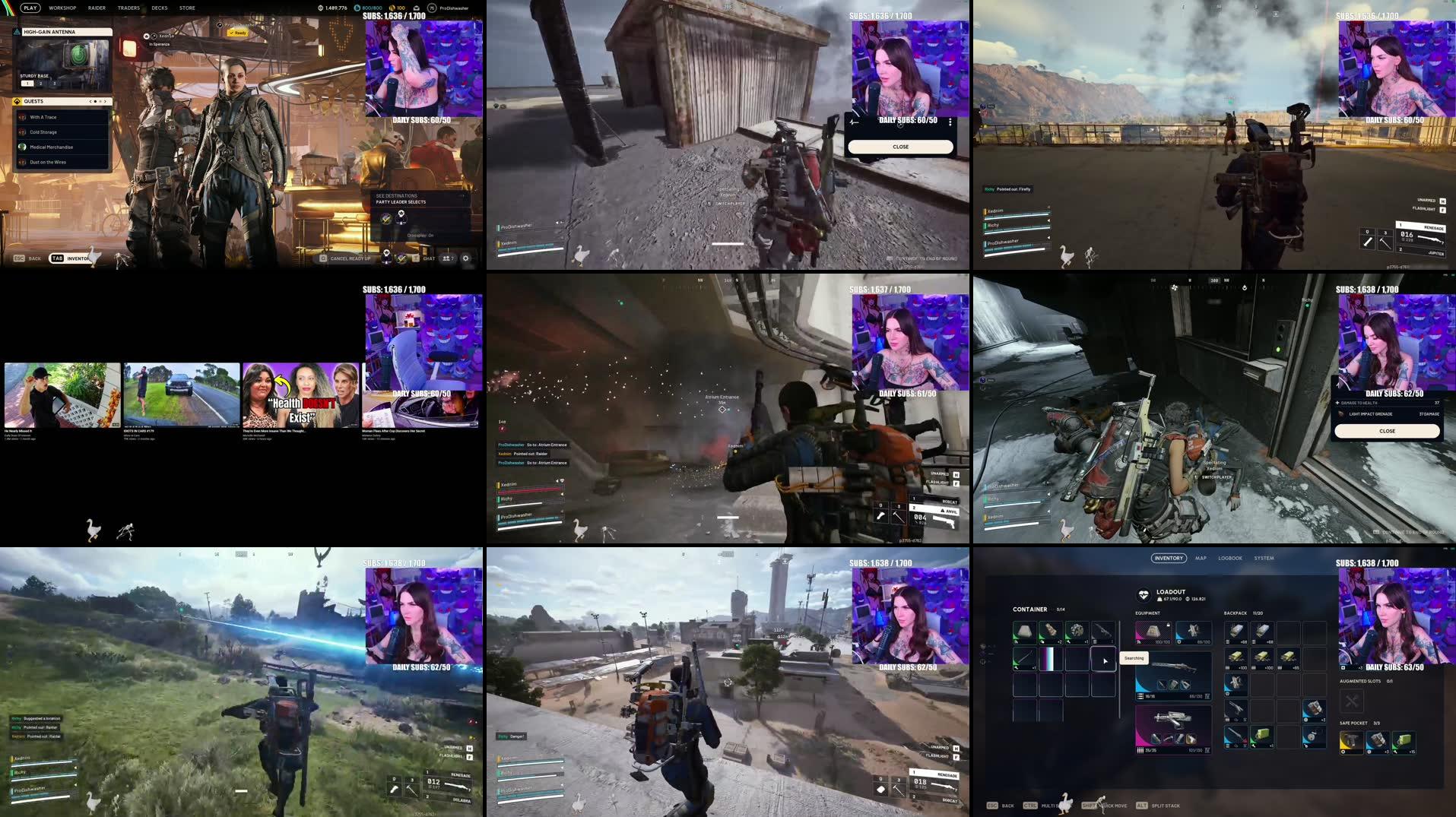Select Sturdy Base tier 1
The height and width of the screenshot is (817, 1456).
click(27, 84)
